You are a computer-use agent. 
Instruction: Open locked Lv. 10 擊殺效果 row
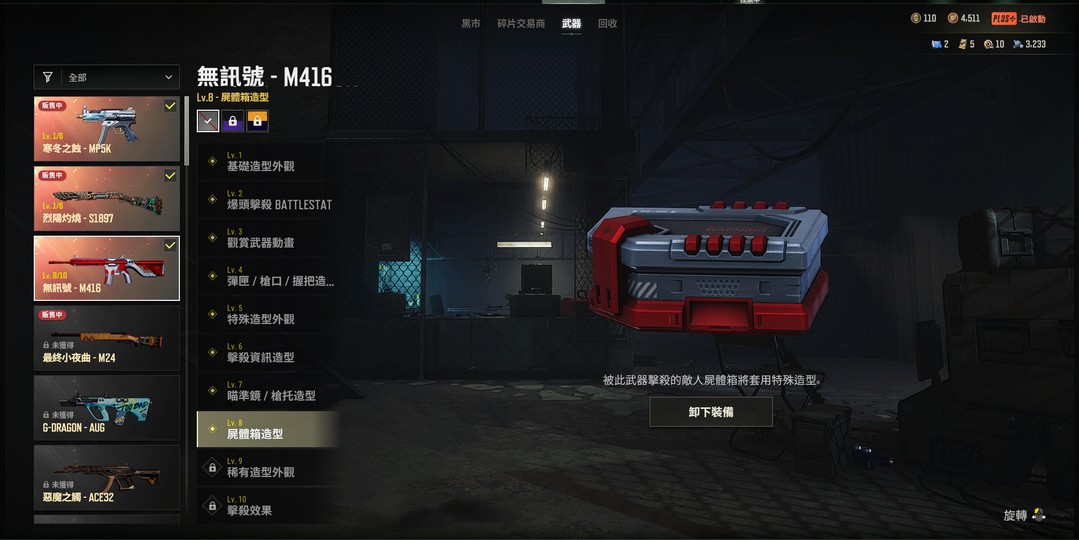267,506
